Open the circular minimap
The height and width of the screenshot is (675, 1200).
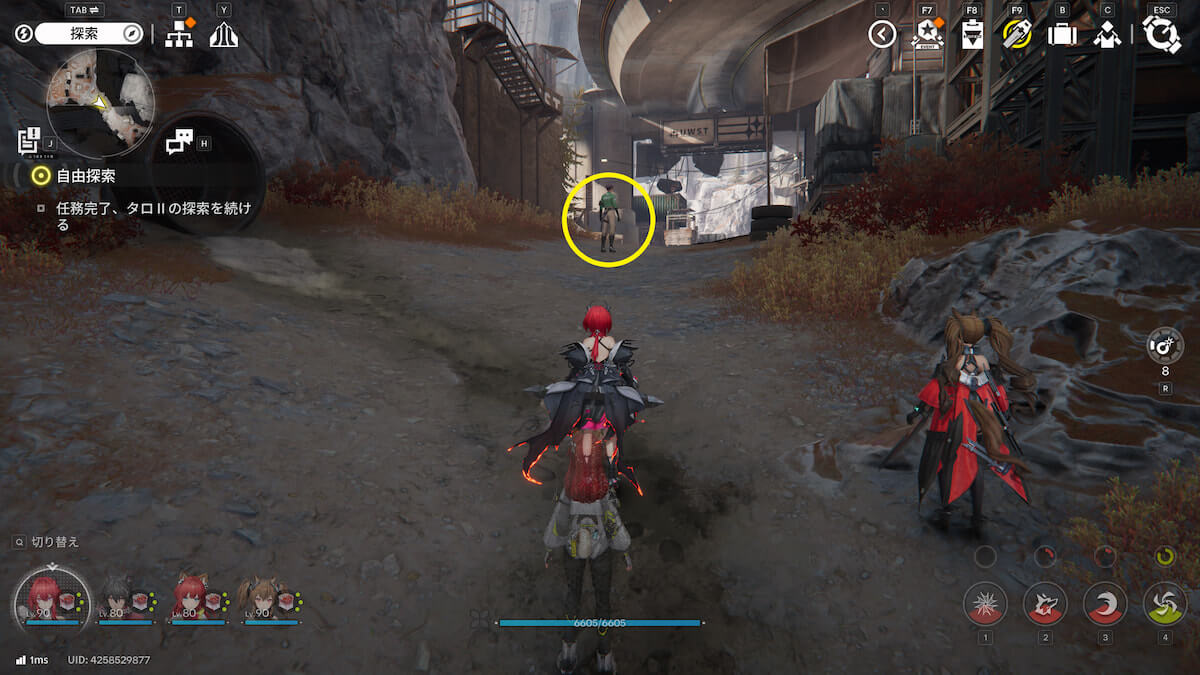coord(100,103)
